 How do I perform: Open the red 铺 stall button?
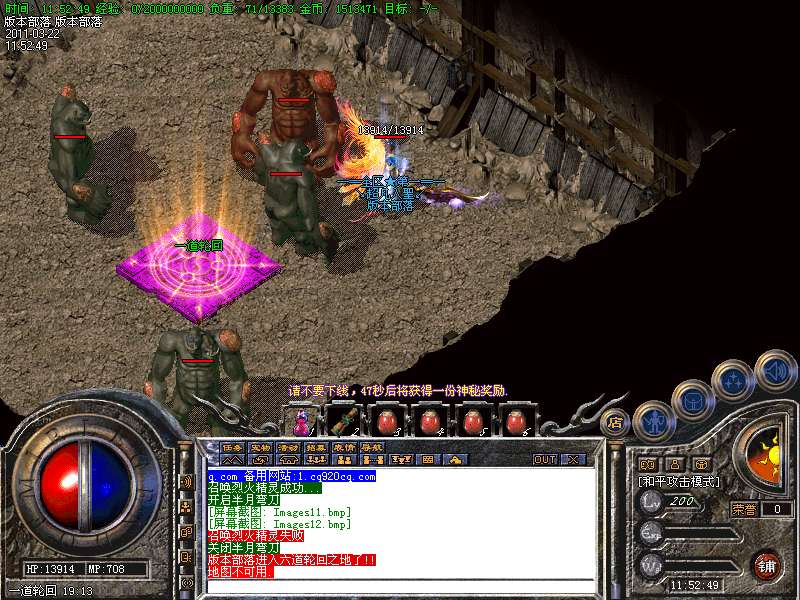pos(766,565)
